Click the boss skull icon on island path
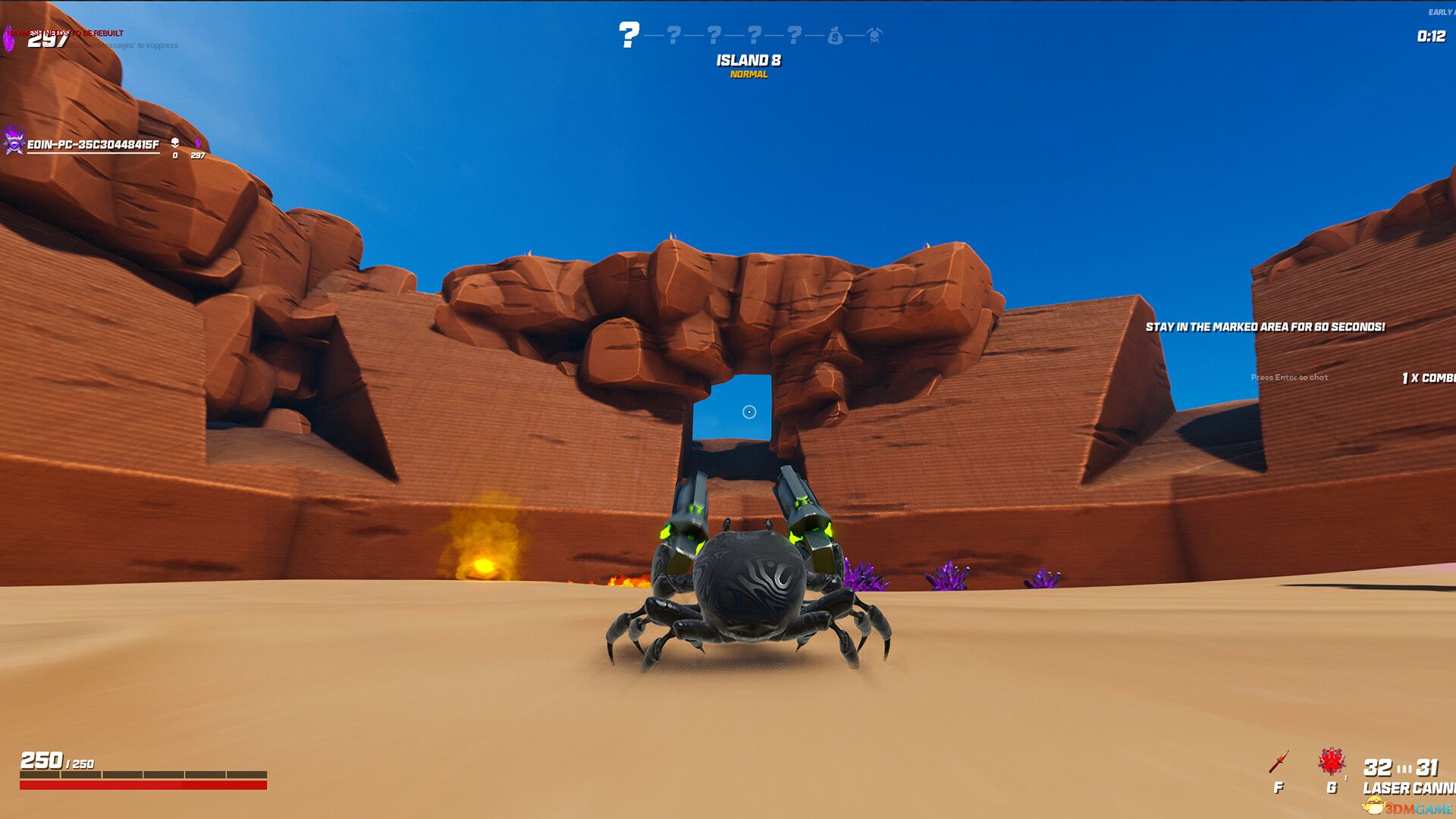 coord(874,36)
